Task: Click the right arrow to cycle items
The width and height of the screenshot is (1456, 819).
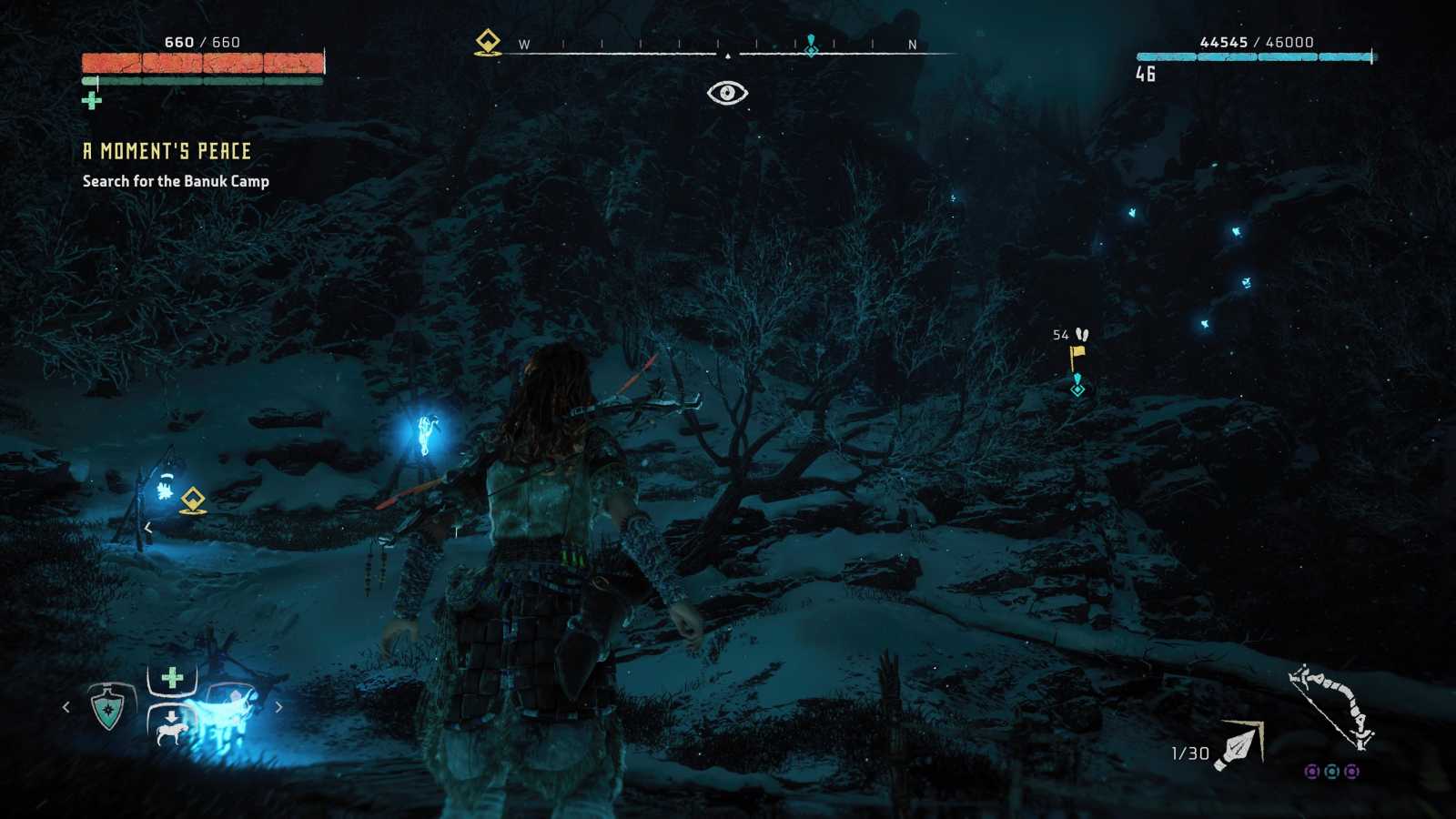Action: [x=279, y=706]
